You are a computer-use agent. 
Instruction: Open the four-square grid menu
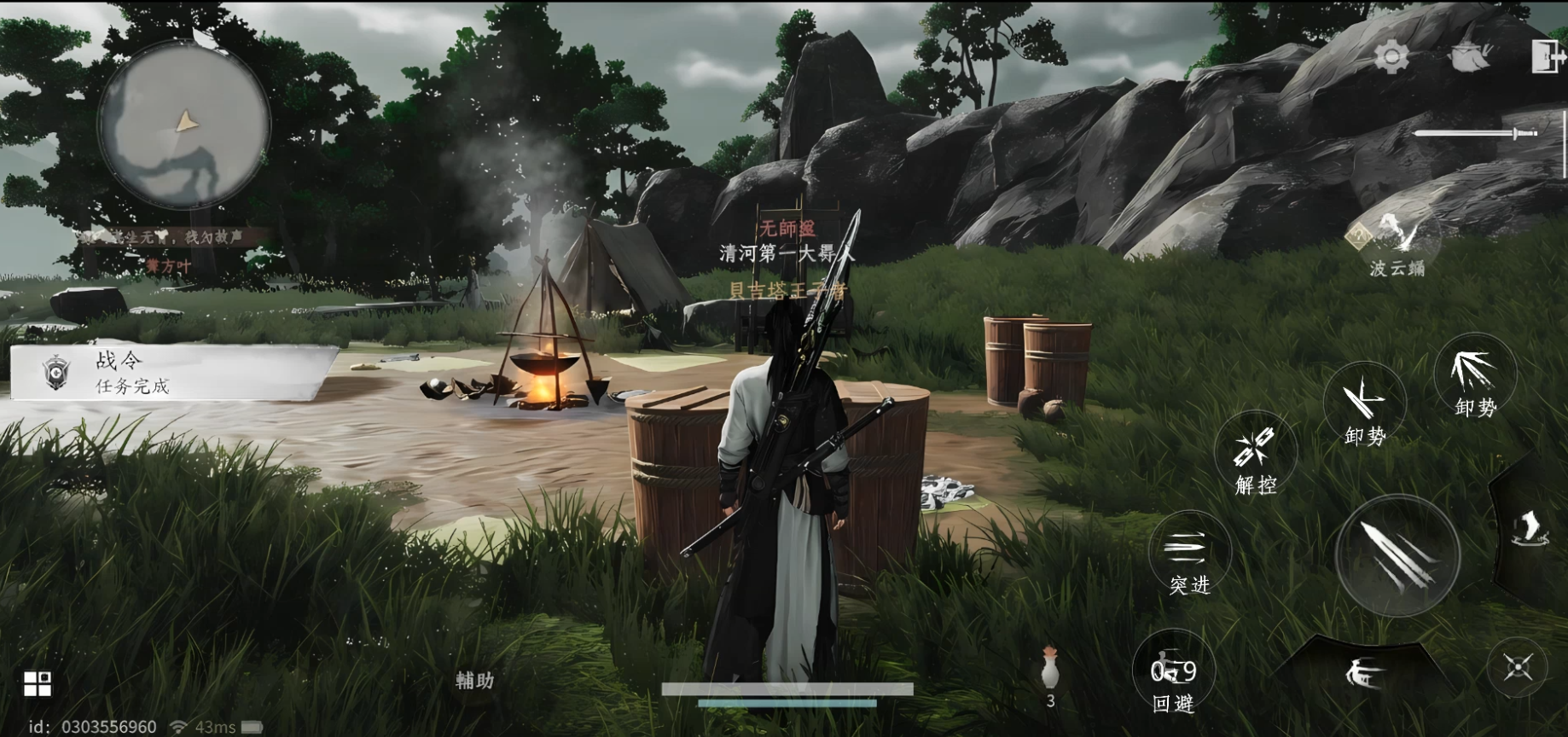pos(37,683)
